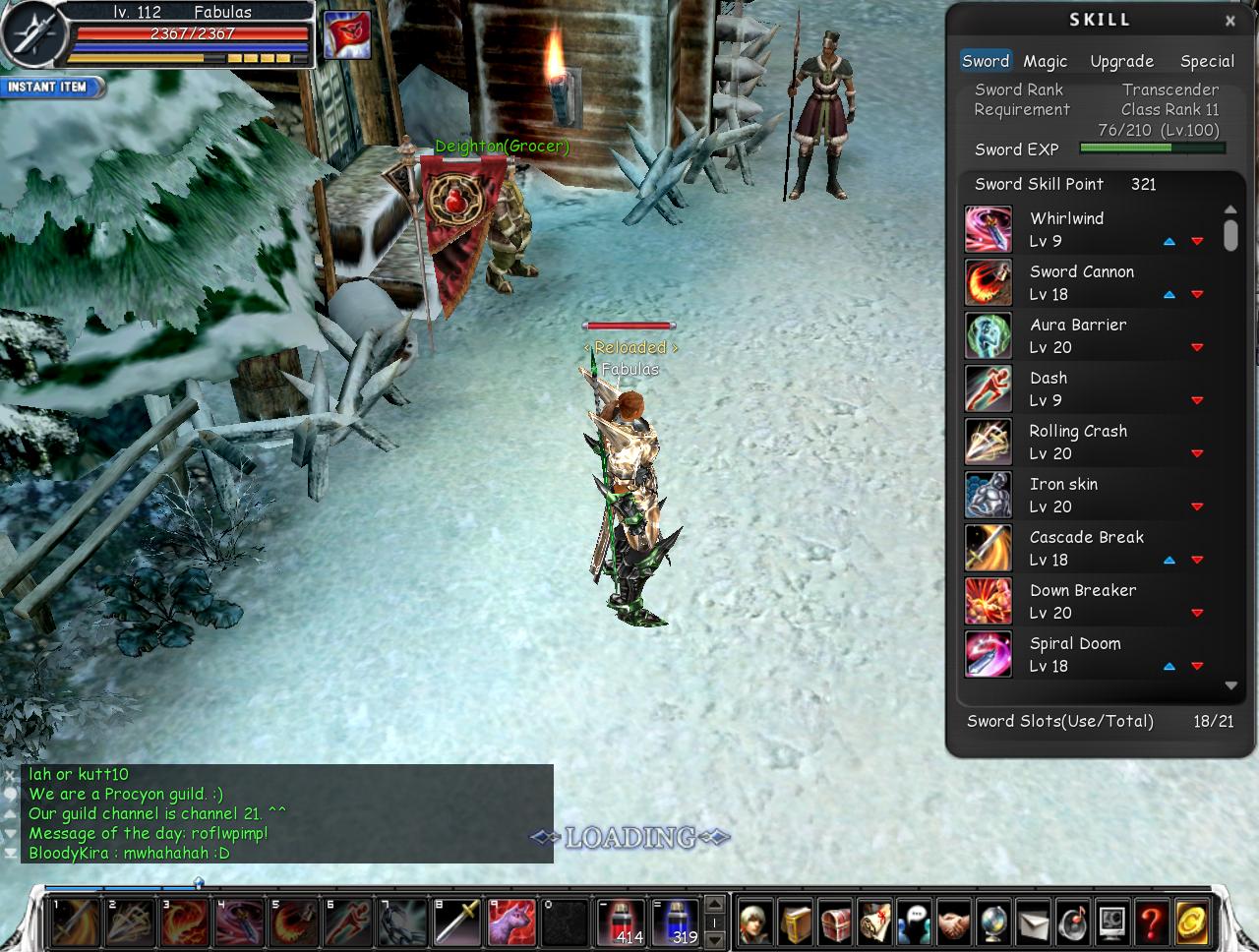This screenshot has height=952, width=1259.
Task: Switch to the Upgrade tab
Action: (x=1121, y=61)
